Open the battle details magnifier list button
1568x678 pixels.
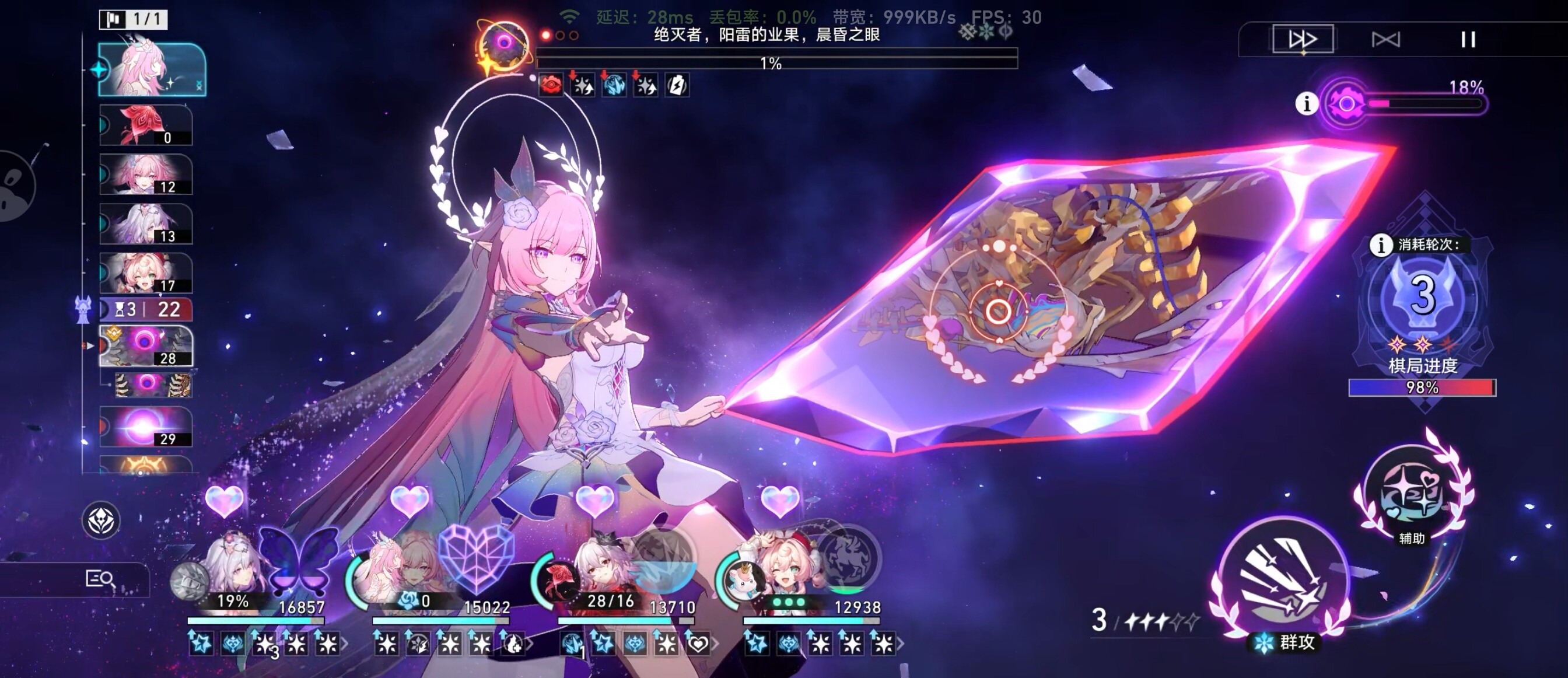(100, 578)
